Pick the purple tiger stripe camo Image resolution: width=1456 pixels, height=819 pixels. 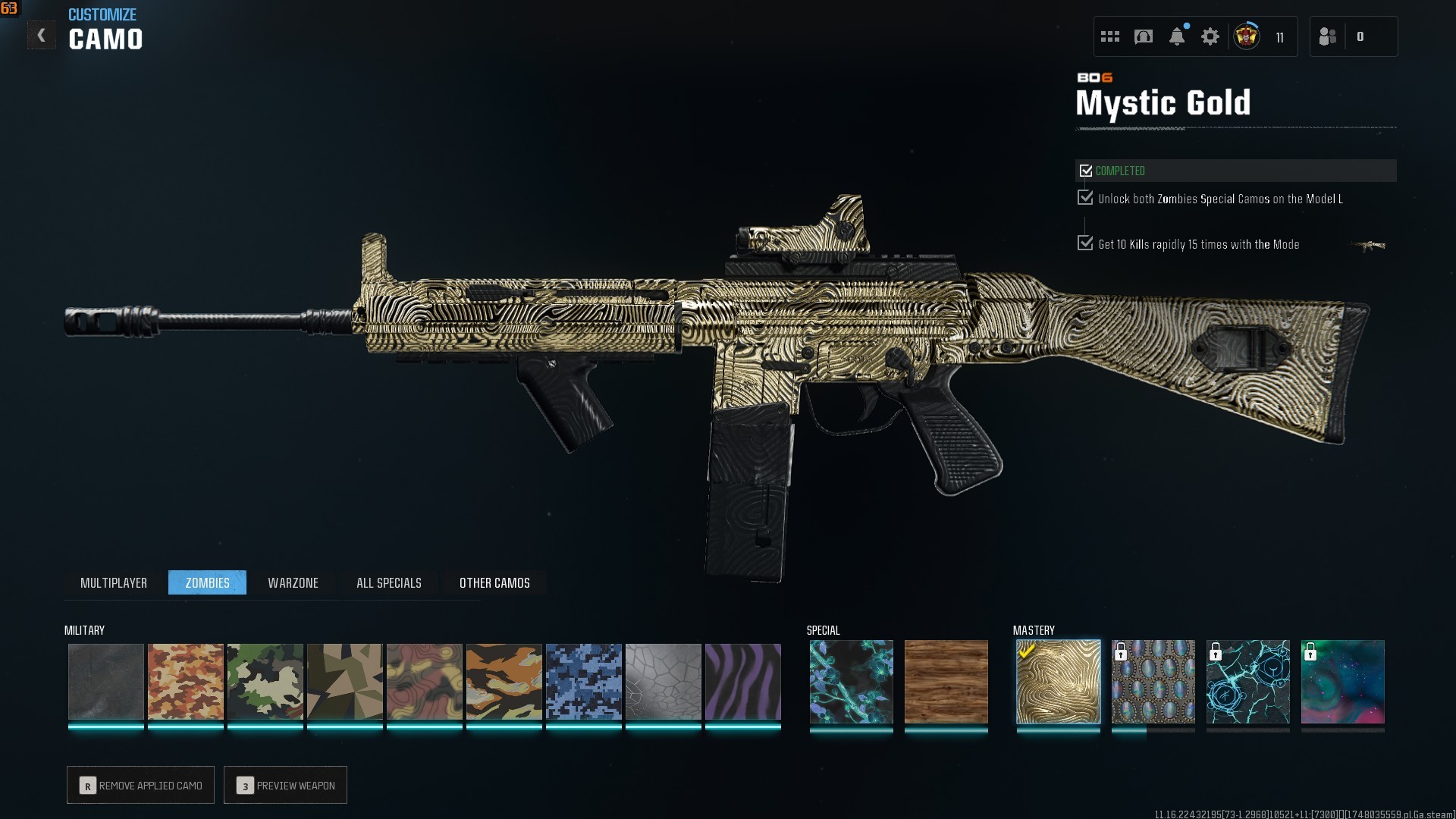(742, 681)
